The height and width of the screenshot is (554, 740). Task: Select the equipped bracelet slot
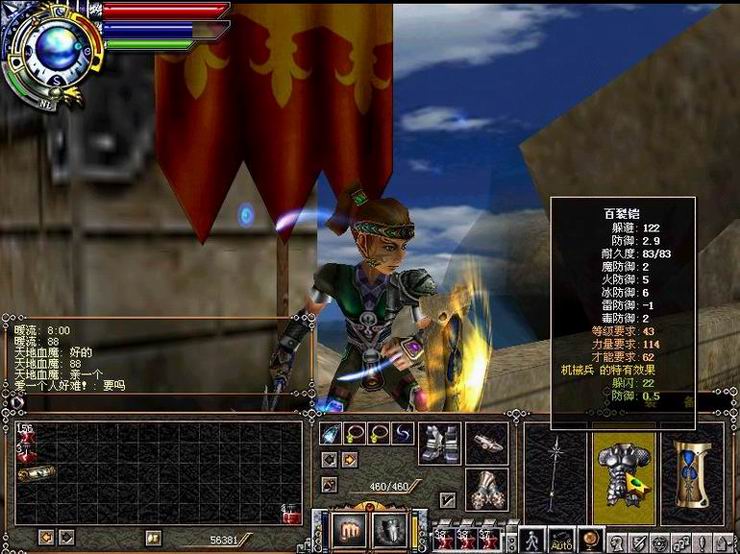pos(486,440)
